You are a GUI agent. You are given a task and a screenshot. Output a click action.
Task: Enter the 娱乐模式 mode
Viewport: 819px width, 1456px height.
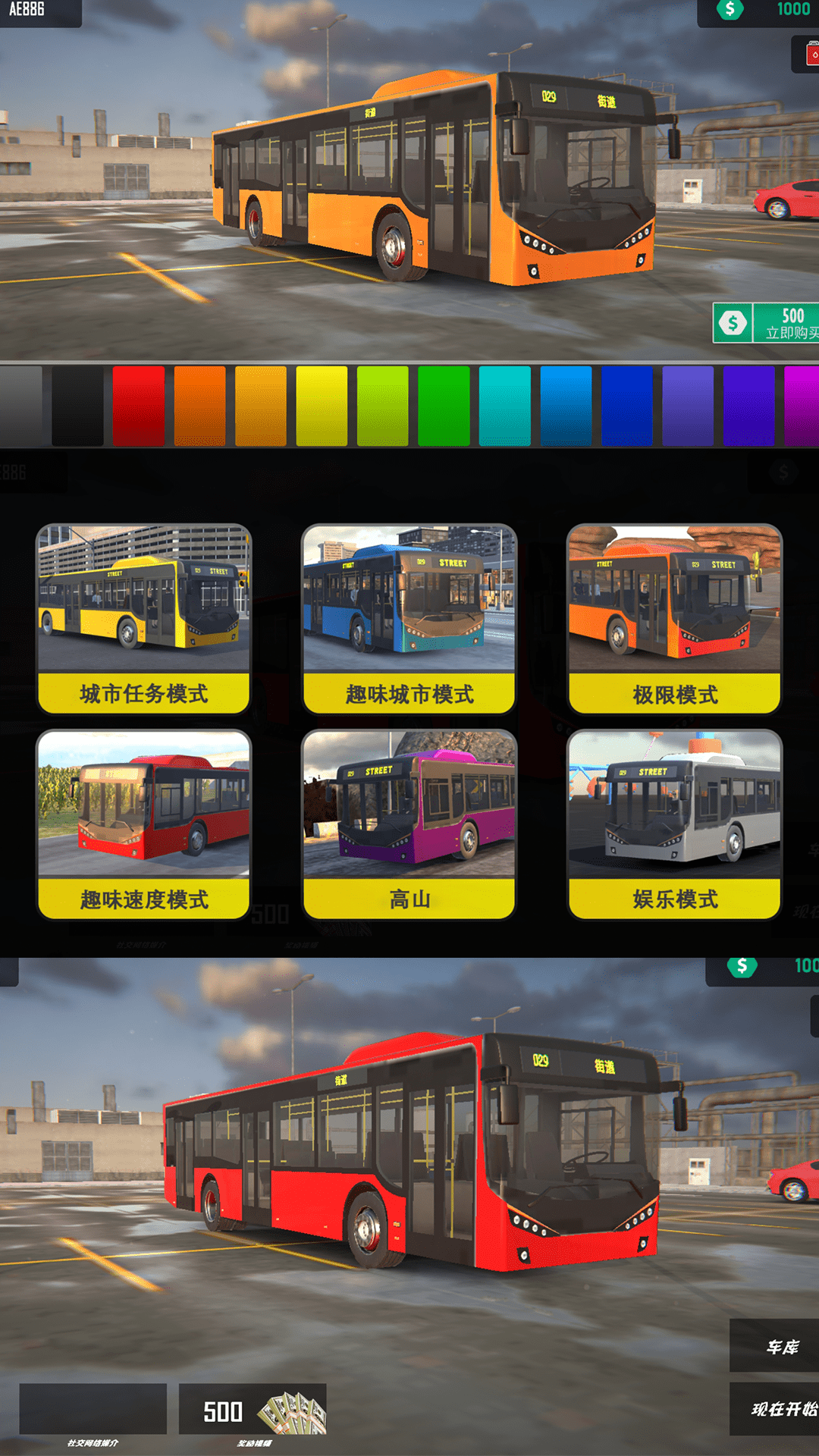pos(675,824)
